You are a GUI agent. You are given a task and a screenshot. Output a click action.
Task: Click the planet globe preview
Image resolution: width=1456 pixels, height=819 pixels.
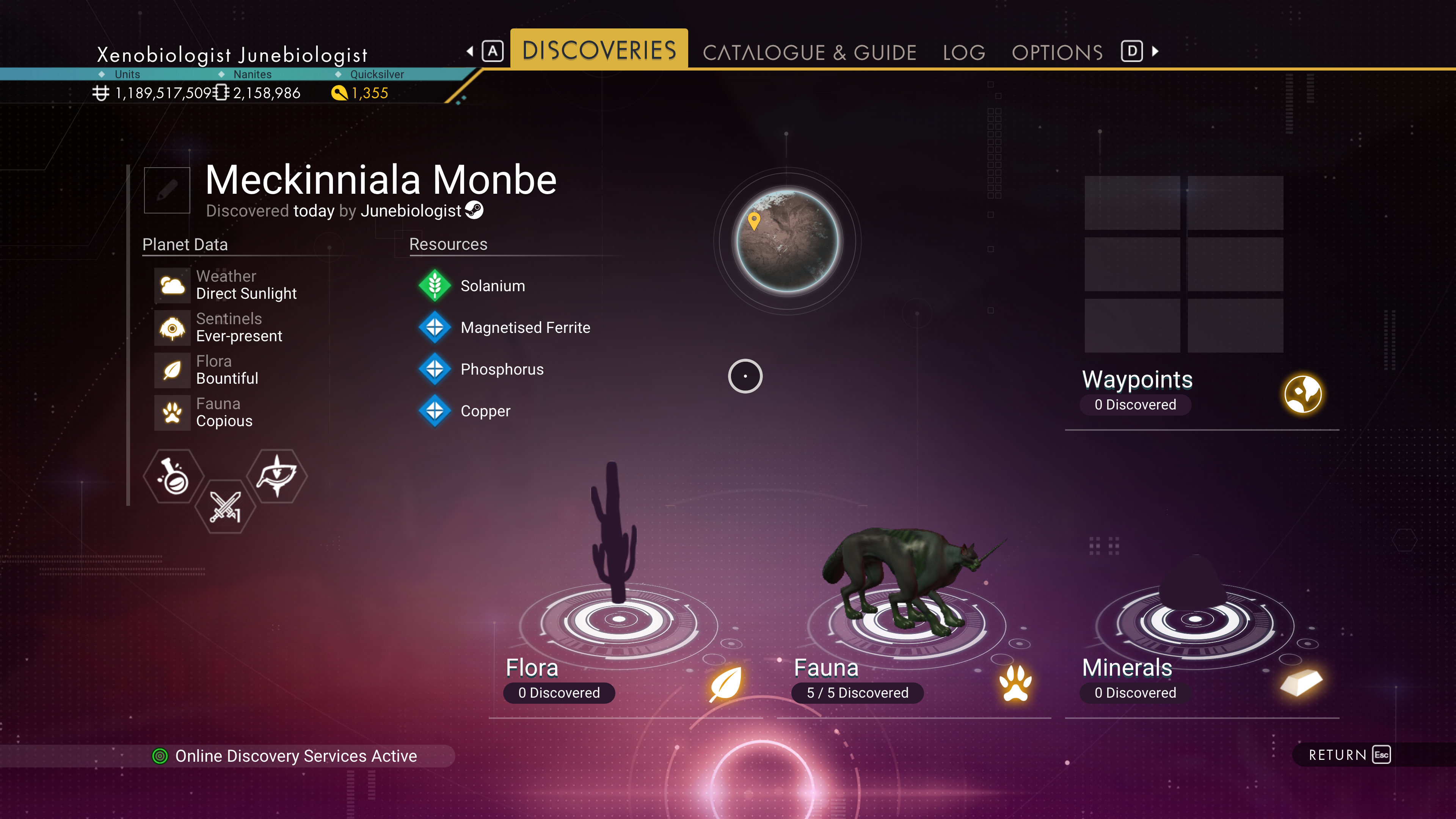click(x=787, y=242)
